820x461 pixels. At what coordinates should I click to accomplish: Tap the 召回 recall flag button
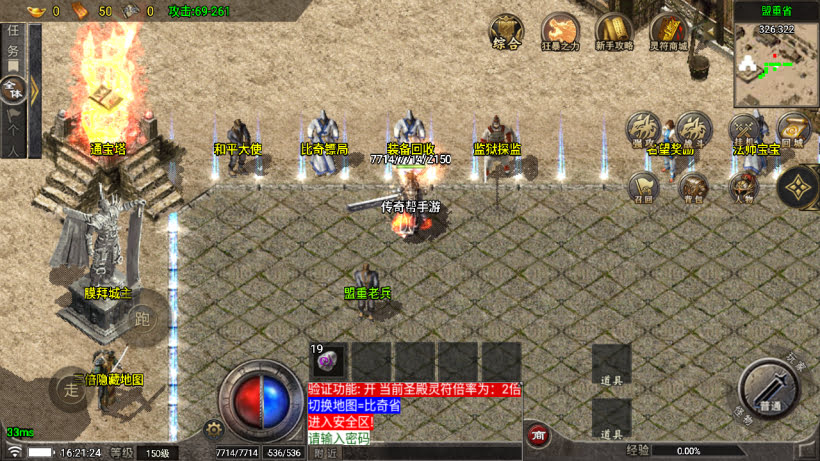click(644, 186)
